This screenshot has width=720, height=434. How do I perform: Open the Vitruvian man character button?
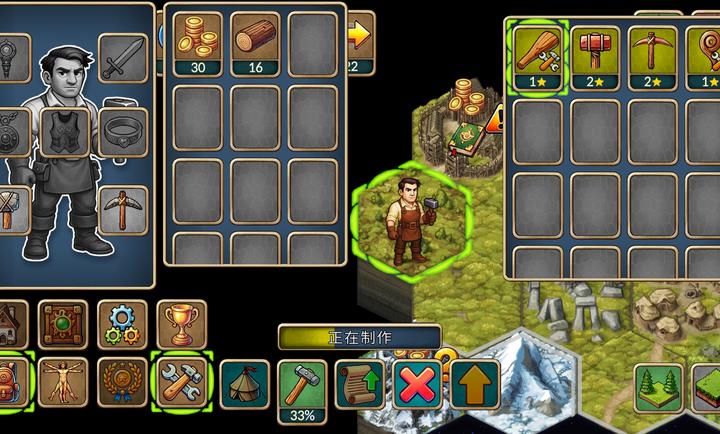tap(64, 381)
